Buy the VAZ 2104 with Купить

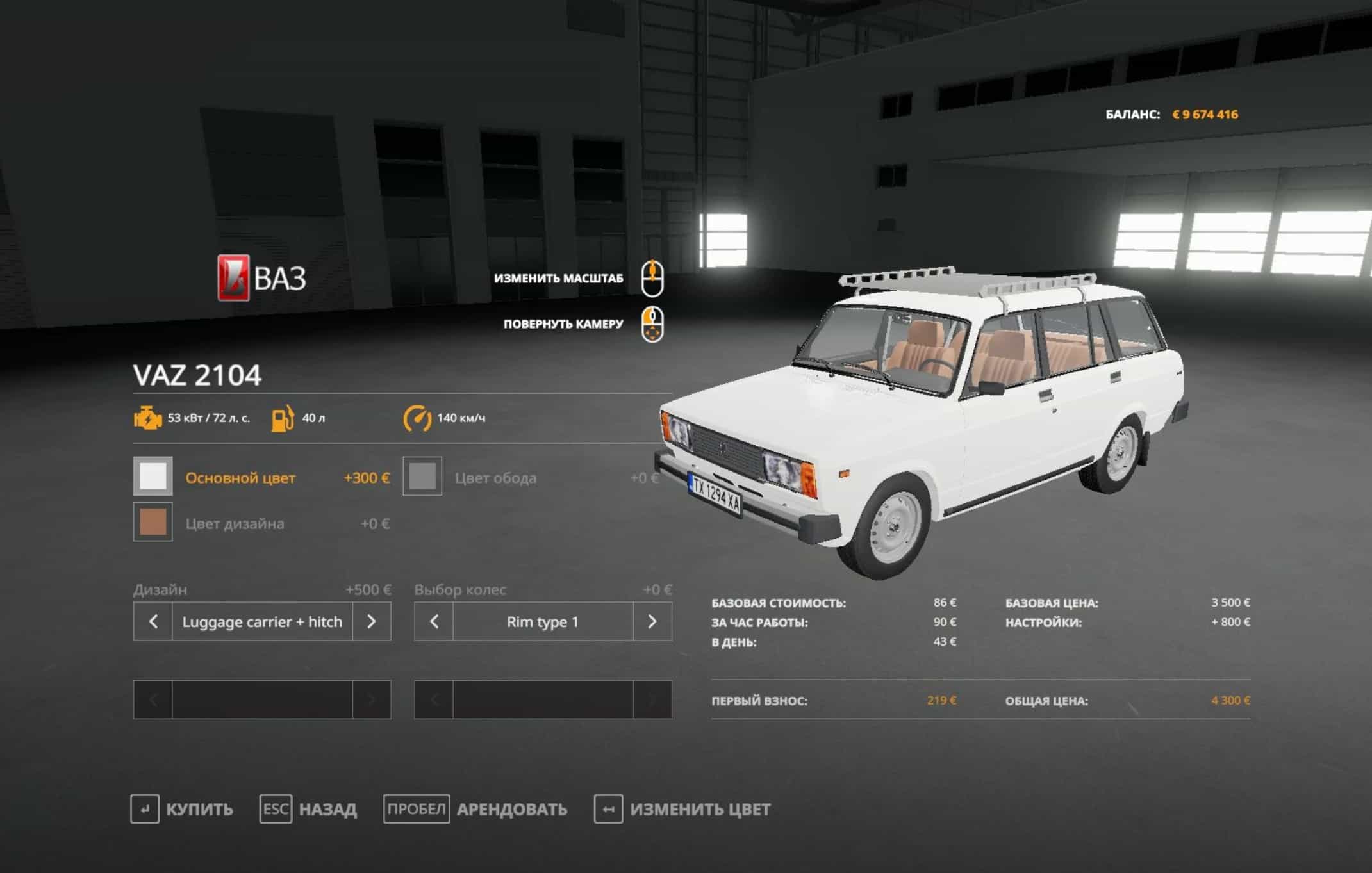pyautogui.click(x=182, y=809)
